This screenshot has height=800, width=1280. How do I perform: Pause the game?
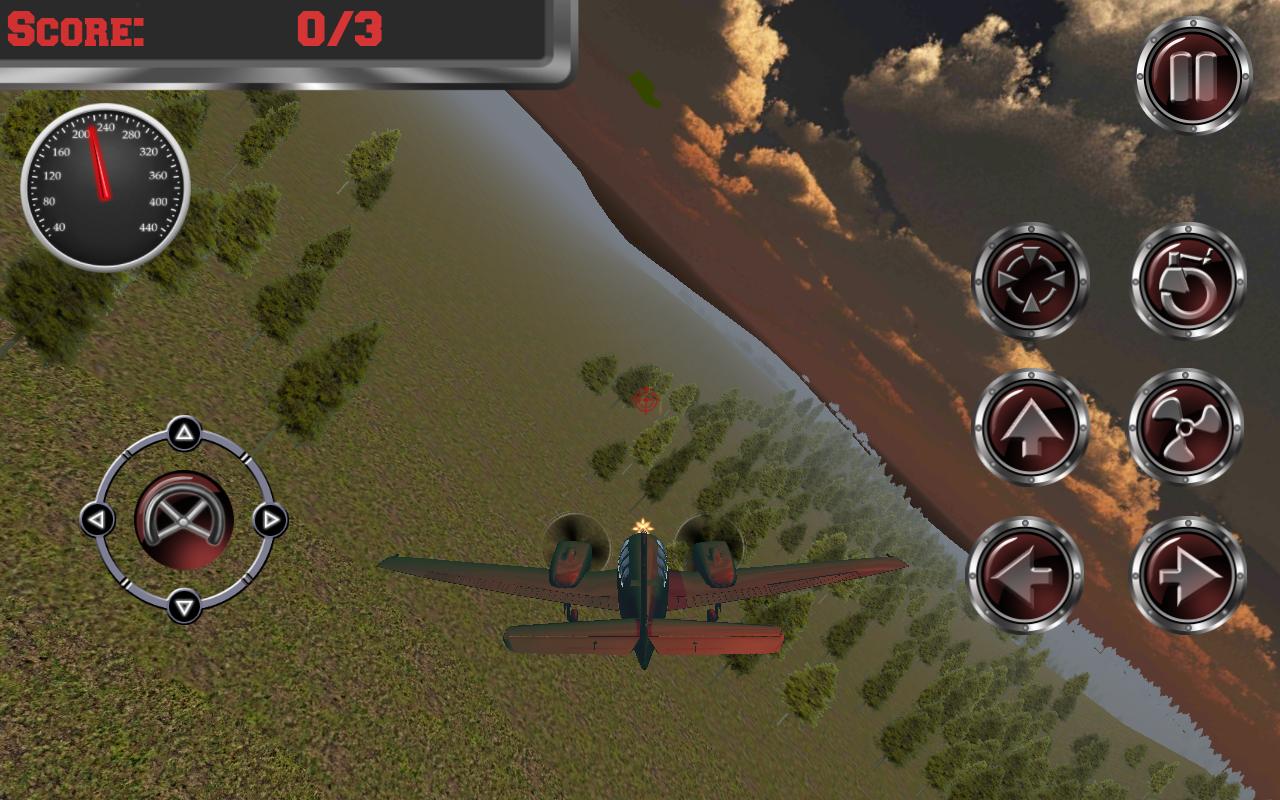pos(1194,75)
